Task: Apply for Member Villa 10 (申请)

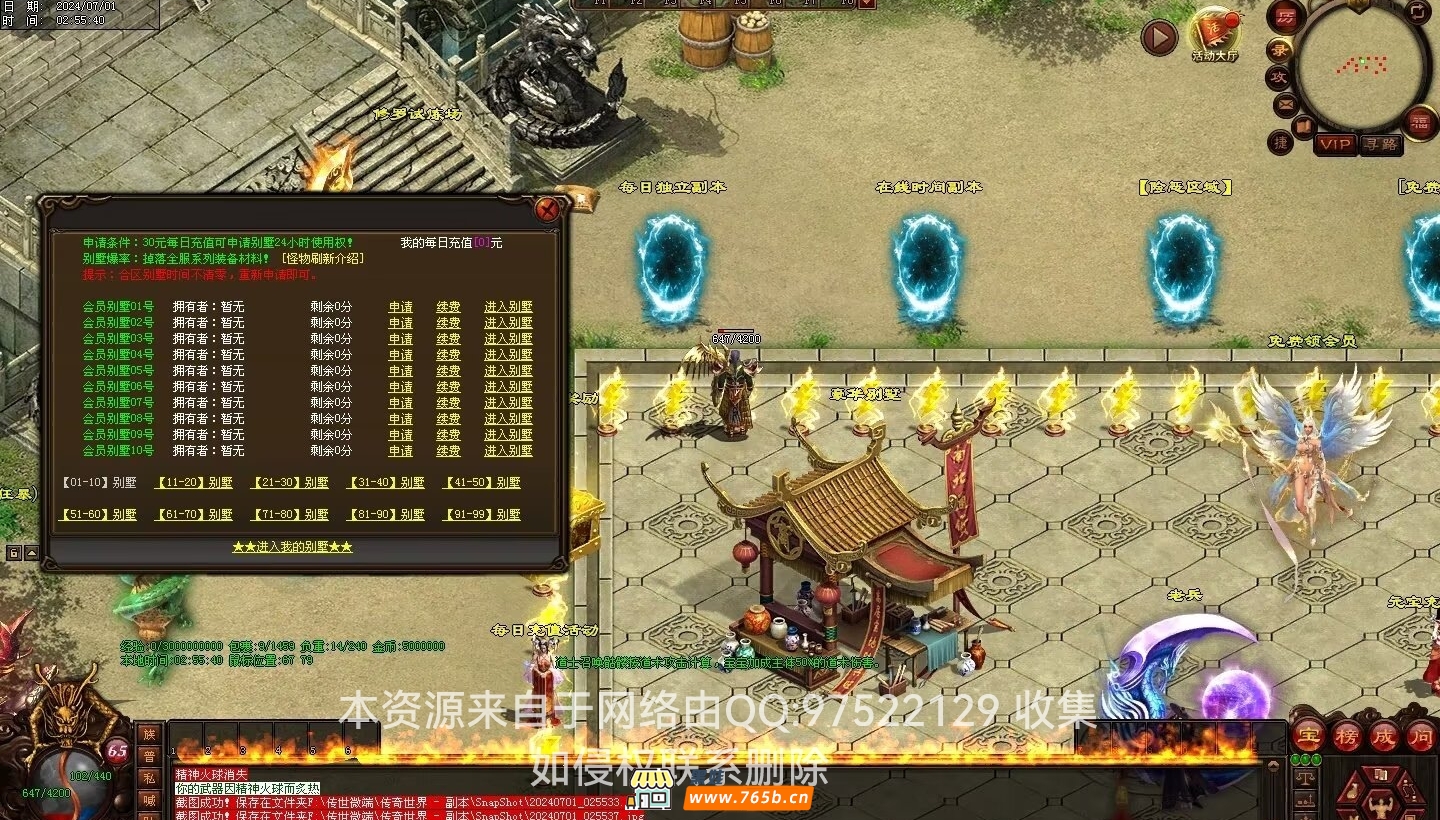Action: pos(401,451)
